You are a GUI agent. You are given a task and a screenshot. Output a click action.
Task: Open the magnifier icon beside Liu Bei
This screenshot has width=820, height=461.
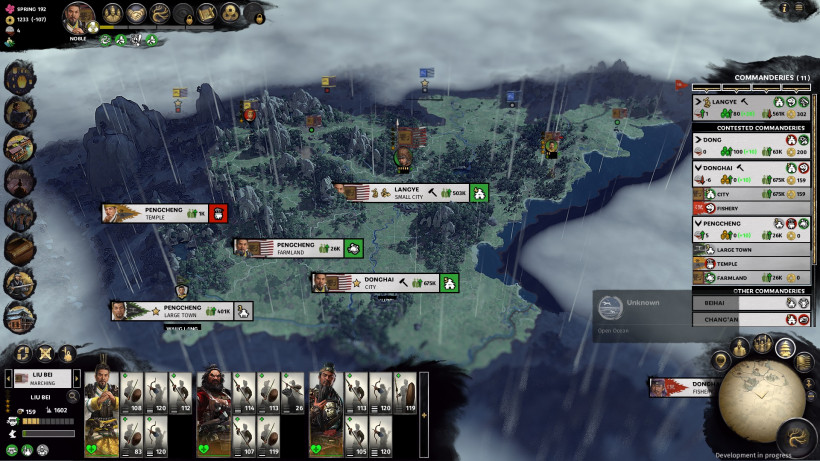73,397
